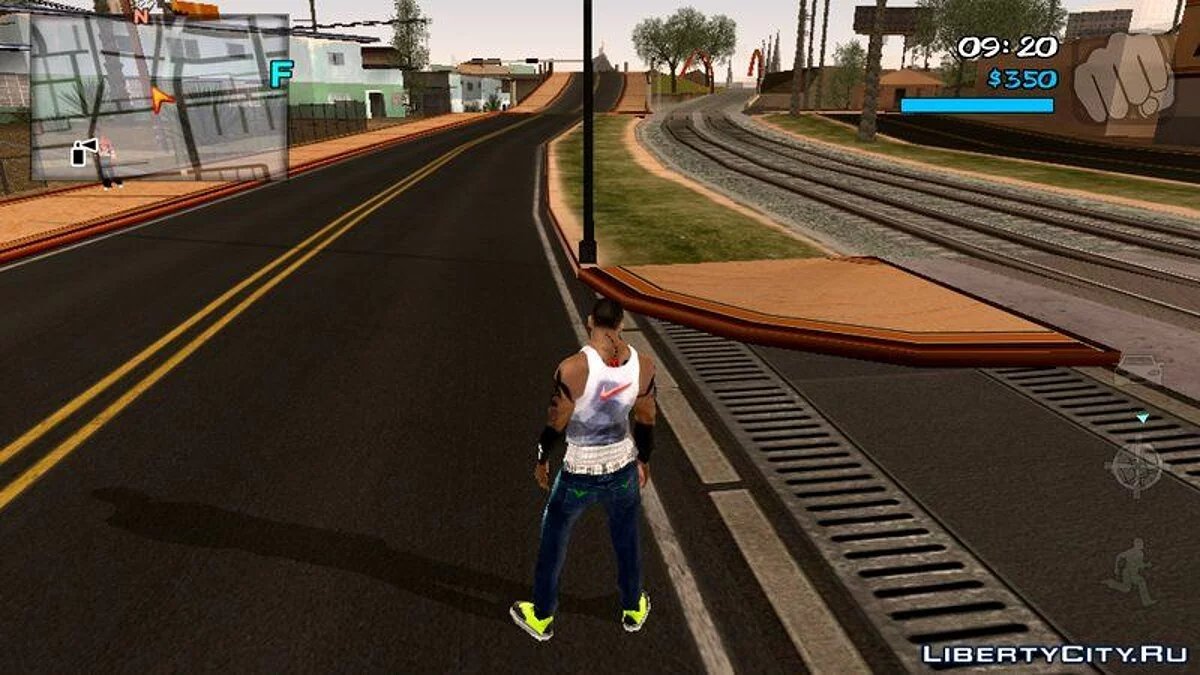Tap the blue F marker on the minimap
Screen dimensions: 1200x675
point(280,74)
